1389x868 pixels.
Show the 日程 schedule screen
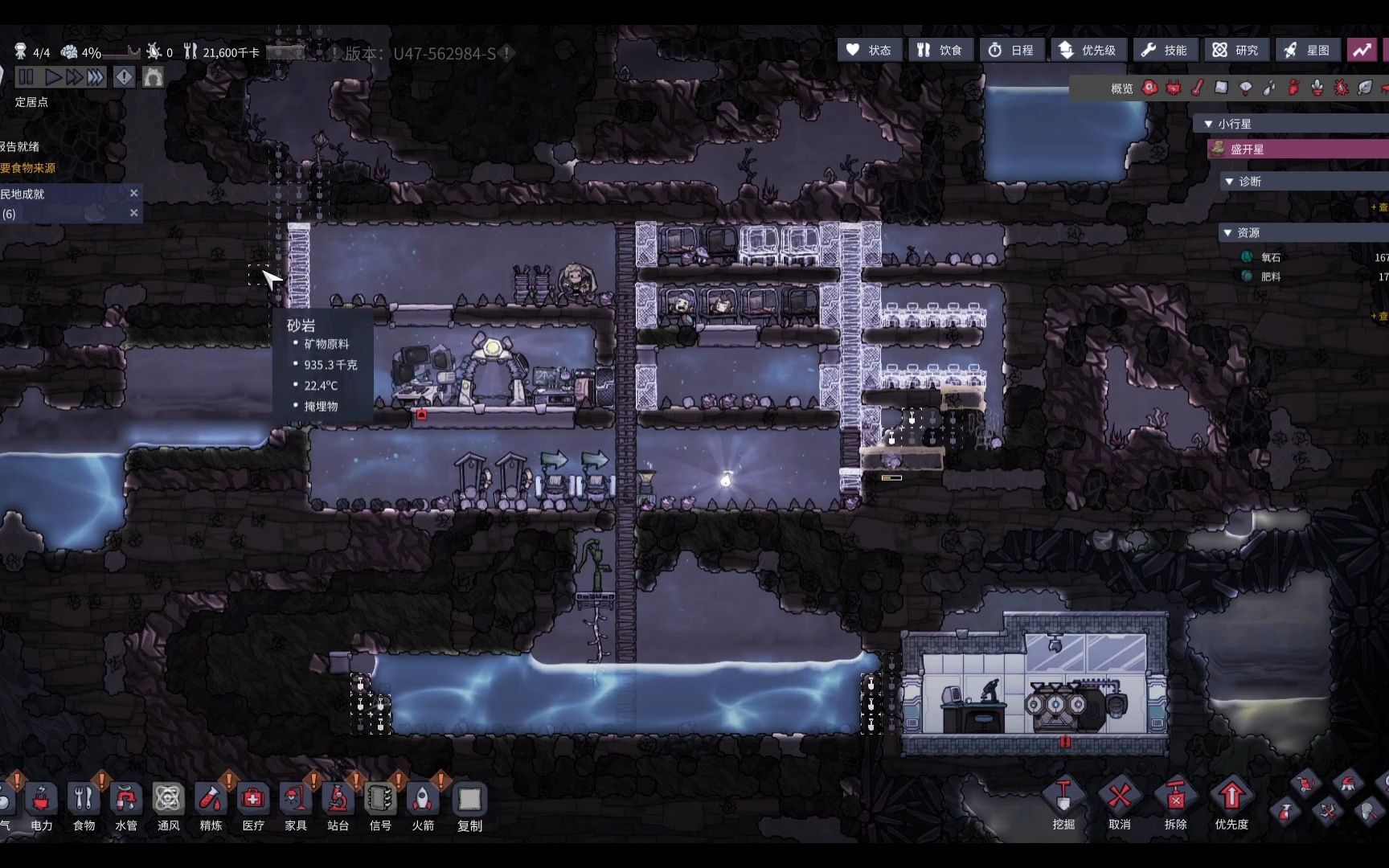point(1010,51)
